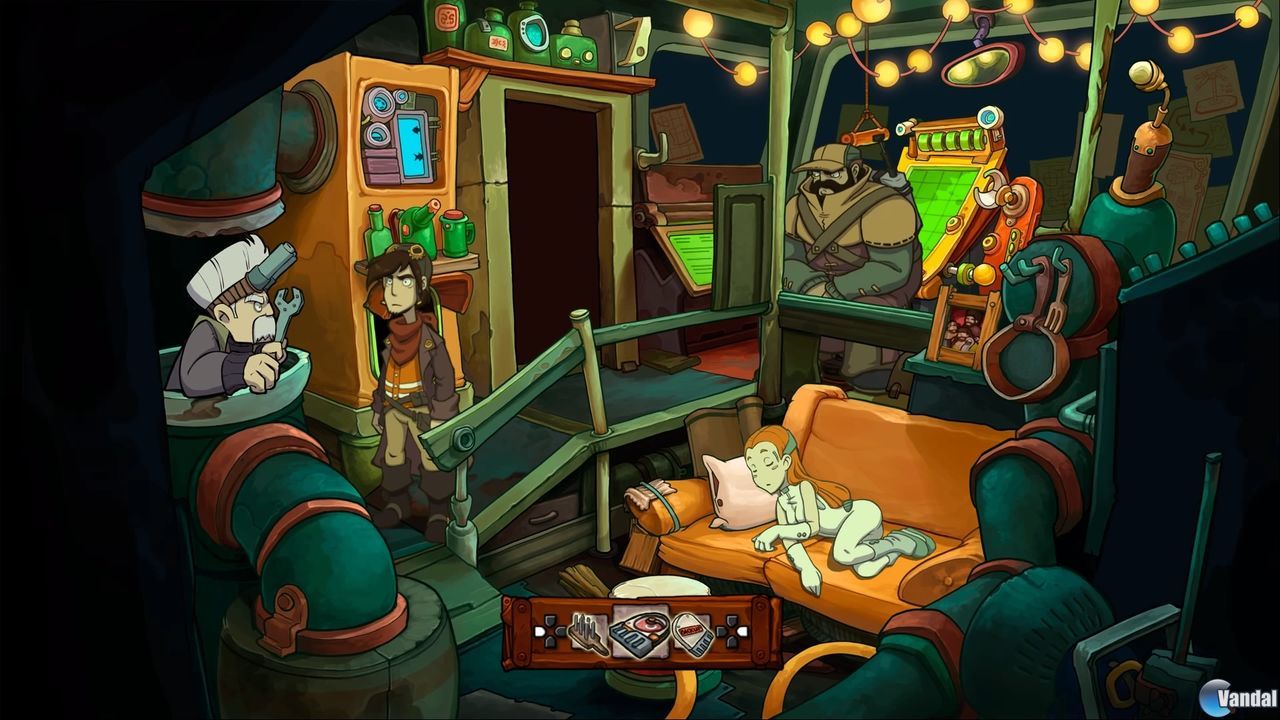
Task: Select the Cacklux label item in the inventory
Action: [x=691, y=635]
